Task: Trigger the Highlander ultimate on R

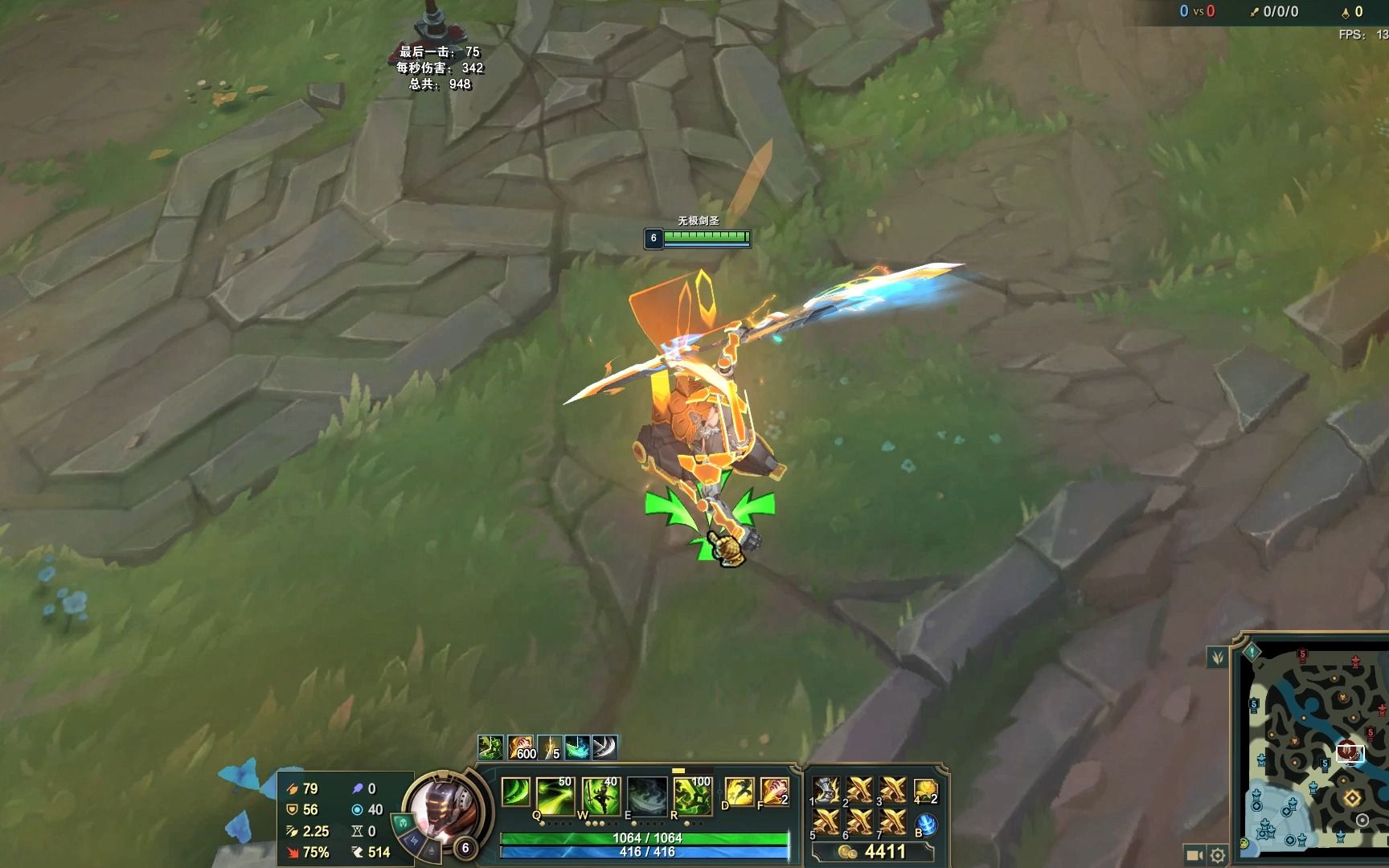Action: click(692, 796)
